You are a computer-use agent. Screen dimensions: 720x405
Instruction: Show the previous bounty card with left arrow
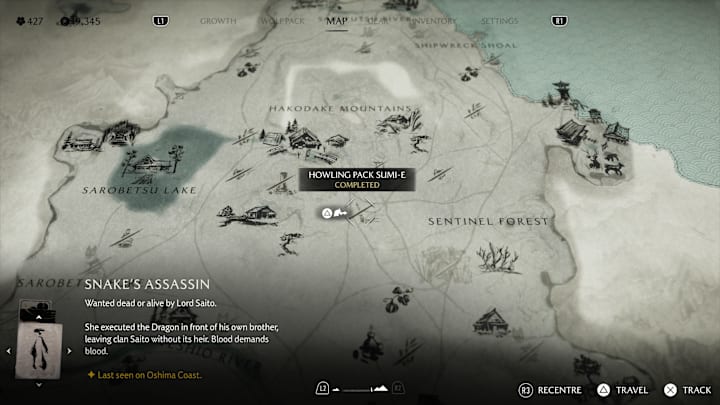point(9,351)
